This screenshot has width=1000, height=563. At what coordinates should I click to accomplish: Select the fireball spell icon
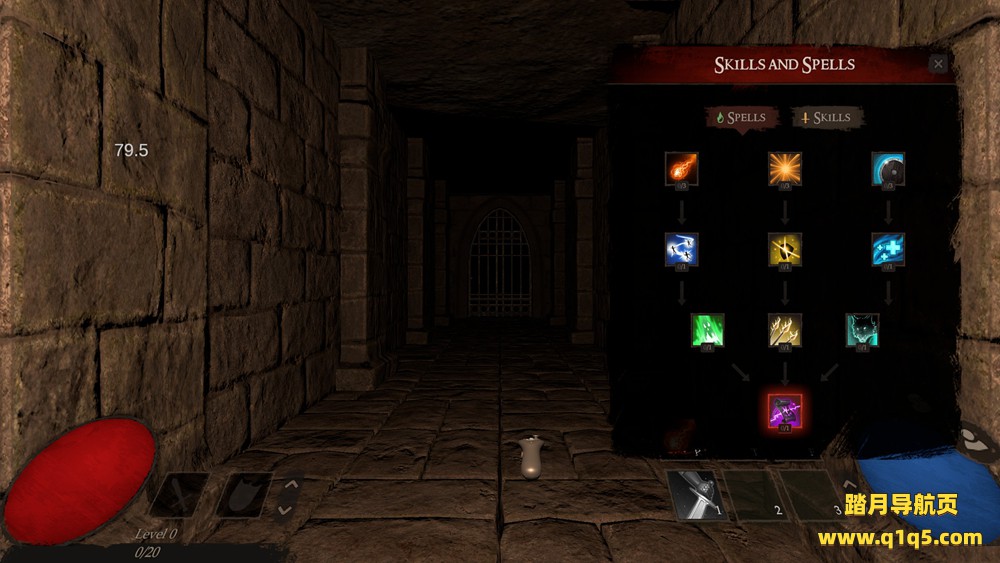point(682,169)
